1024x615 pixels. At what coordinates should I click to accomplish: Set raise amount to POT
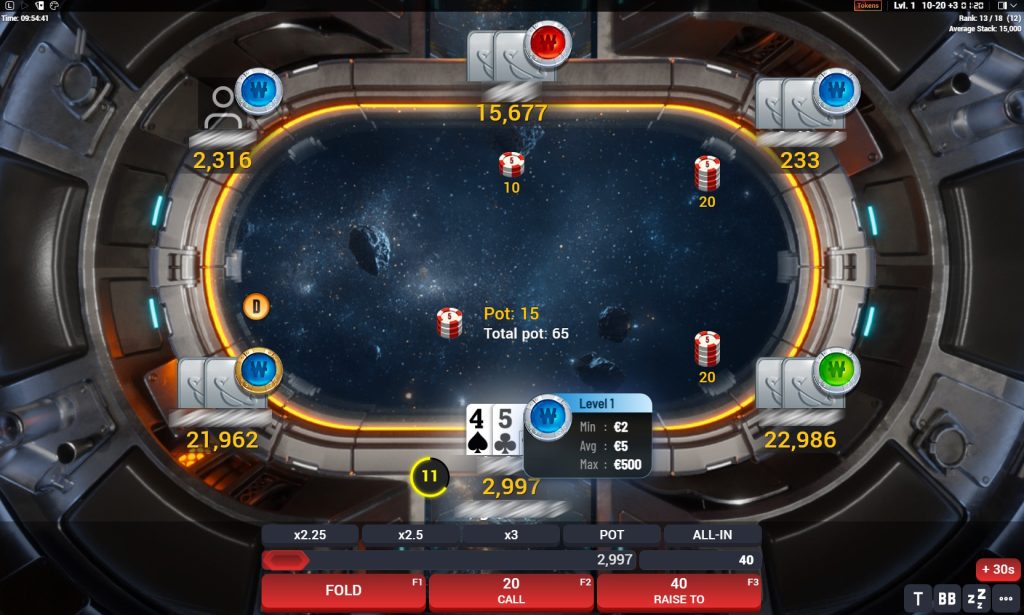point(611,535)
